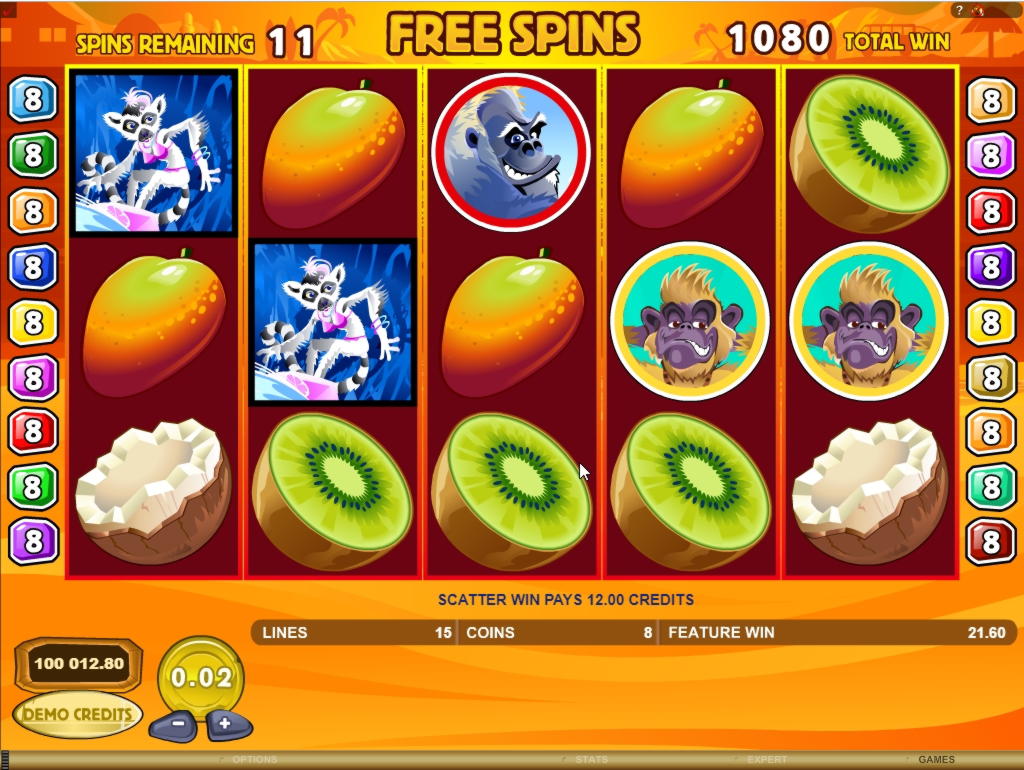
Task: Open the Options menu in bottom bar
Action: click(x=254, y=760)
